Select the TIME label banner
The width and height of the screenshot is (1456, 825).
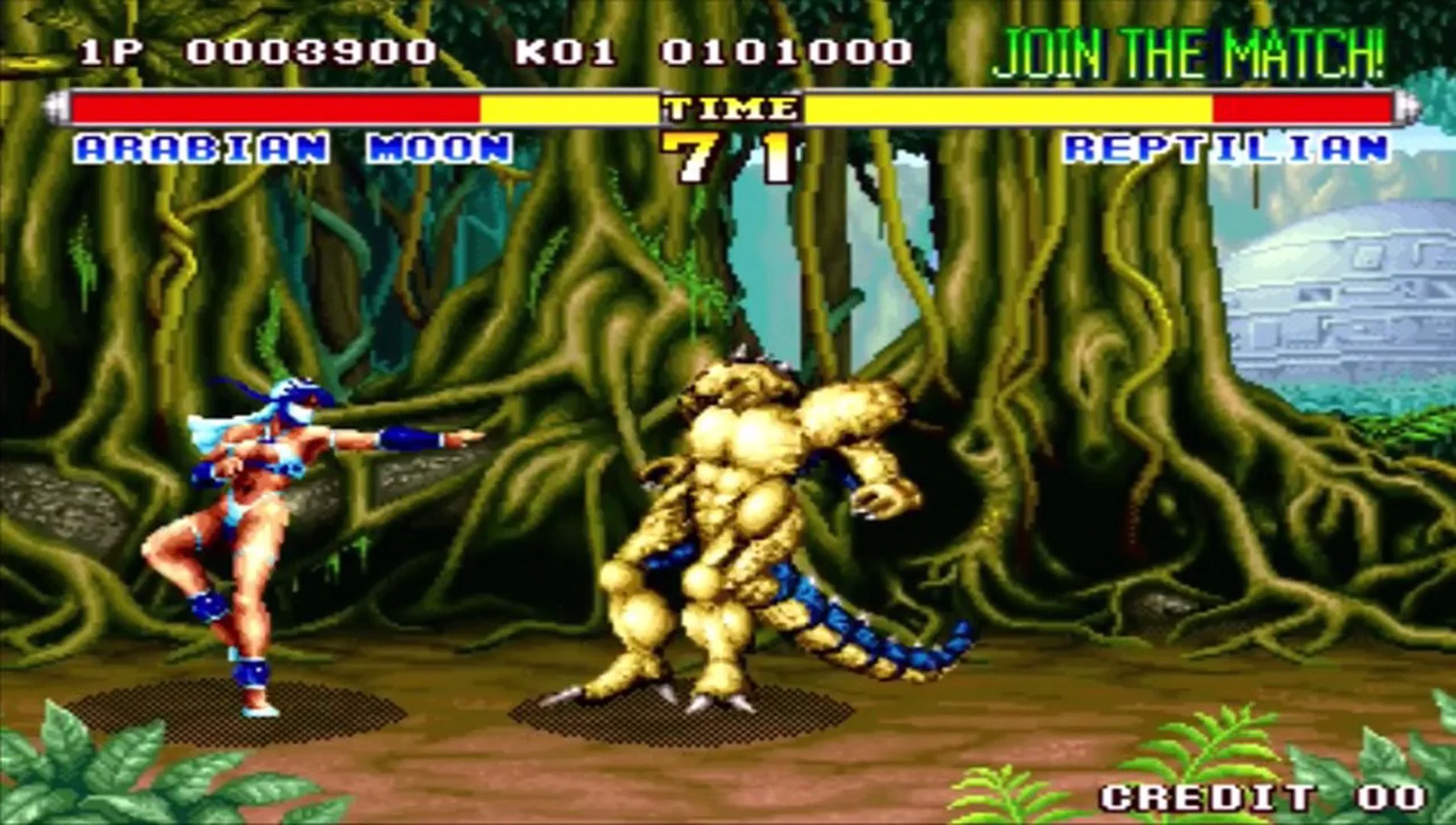(728, 109)
